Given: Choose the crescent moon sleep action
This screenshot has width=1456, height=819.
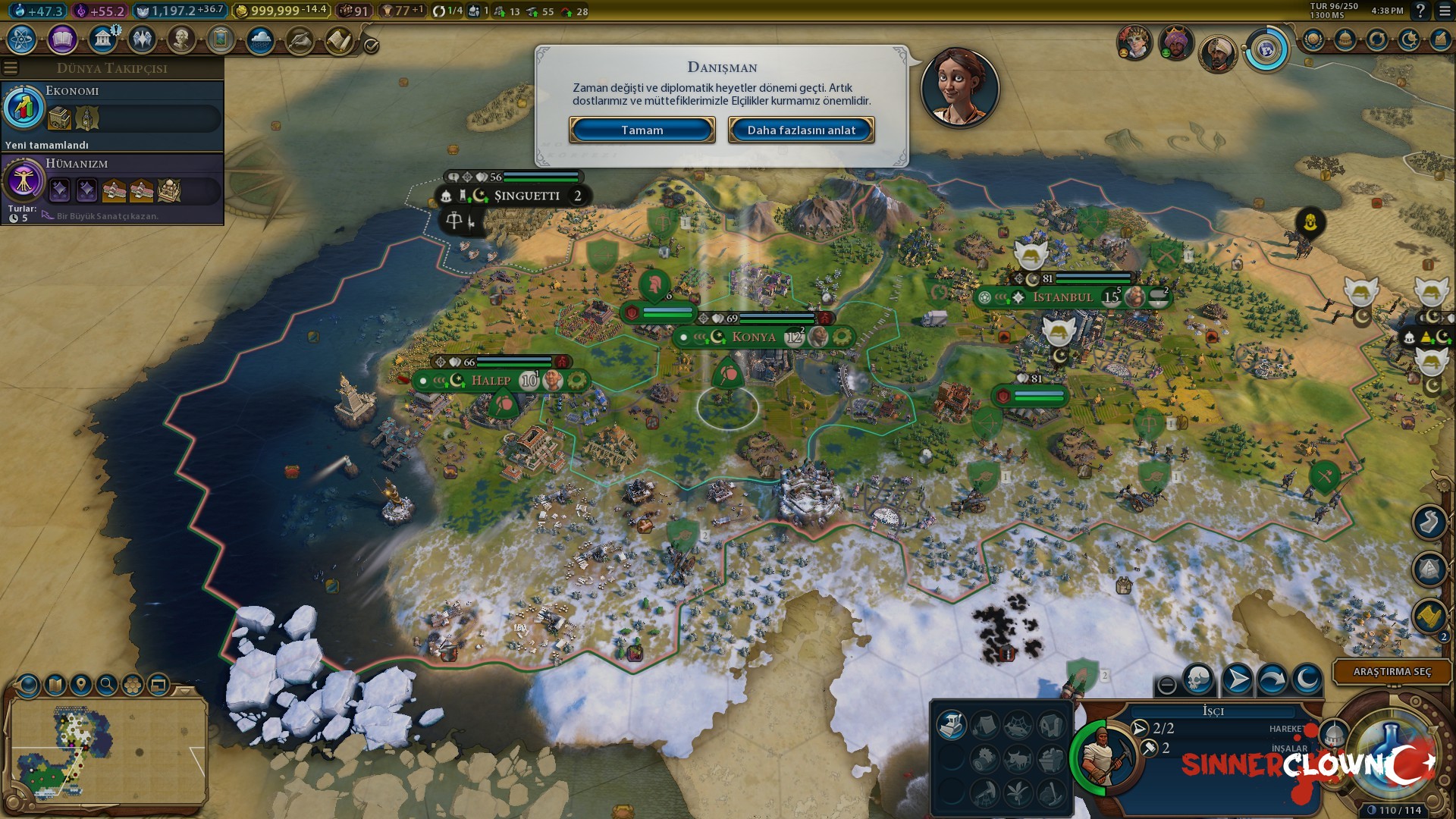Looking at the screenshot, I should (1307, 679).
